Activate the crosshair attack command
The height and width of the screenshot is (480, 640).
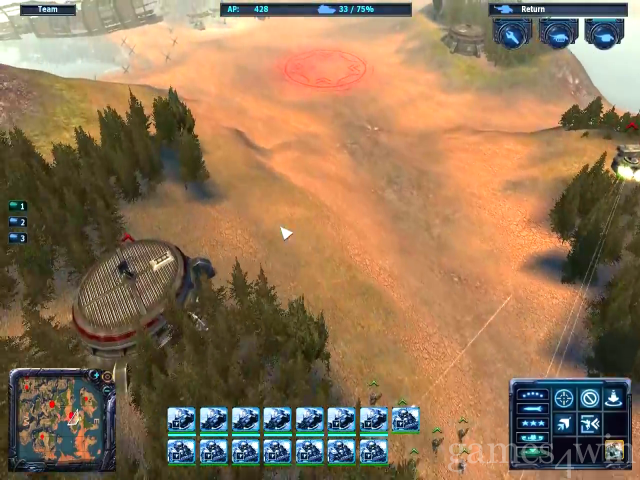coord(565,398)
